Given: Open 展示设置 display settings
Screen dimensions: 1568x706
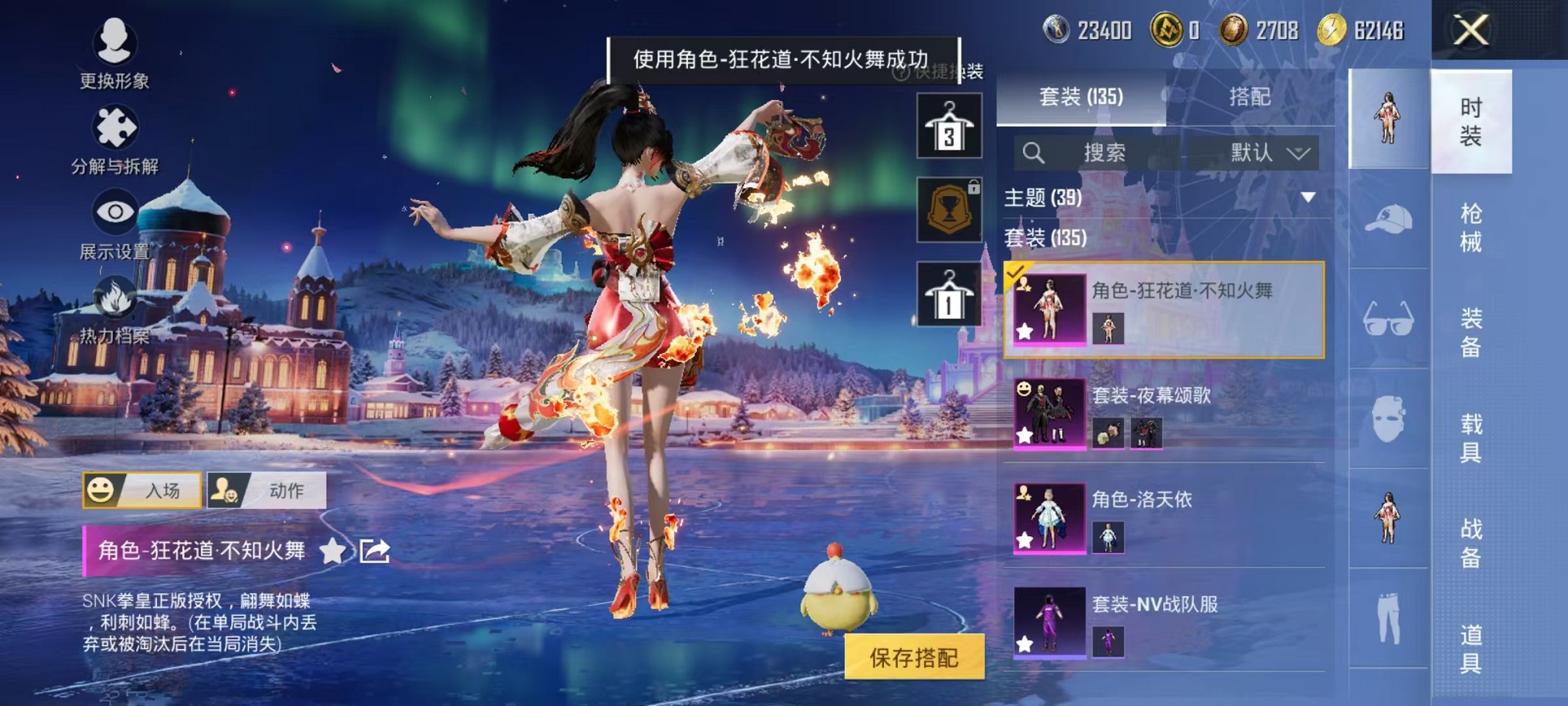Looking at the screenshot, I should point(115,211).
